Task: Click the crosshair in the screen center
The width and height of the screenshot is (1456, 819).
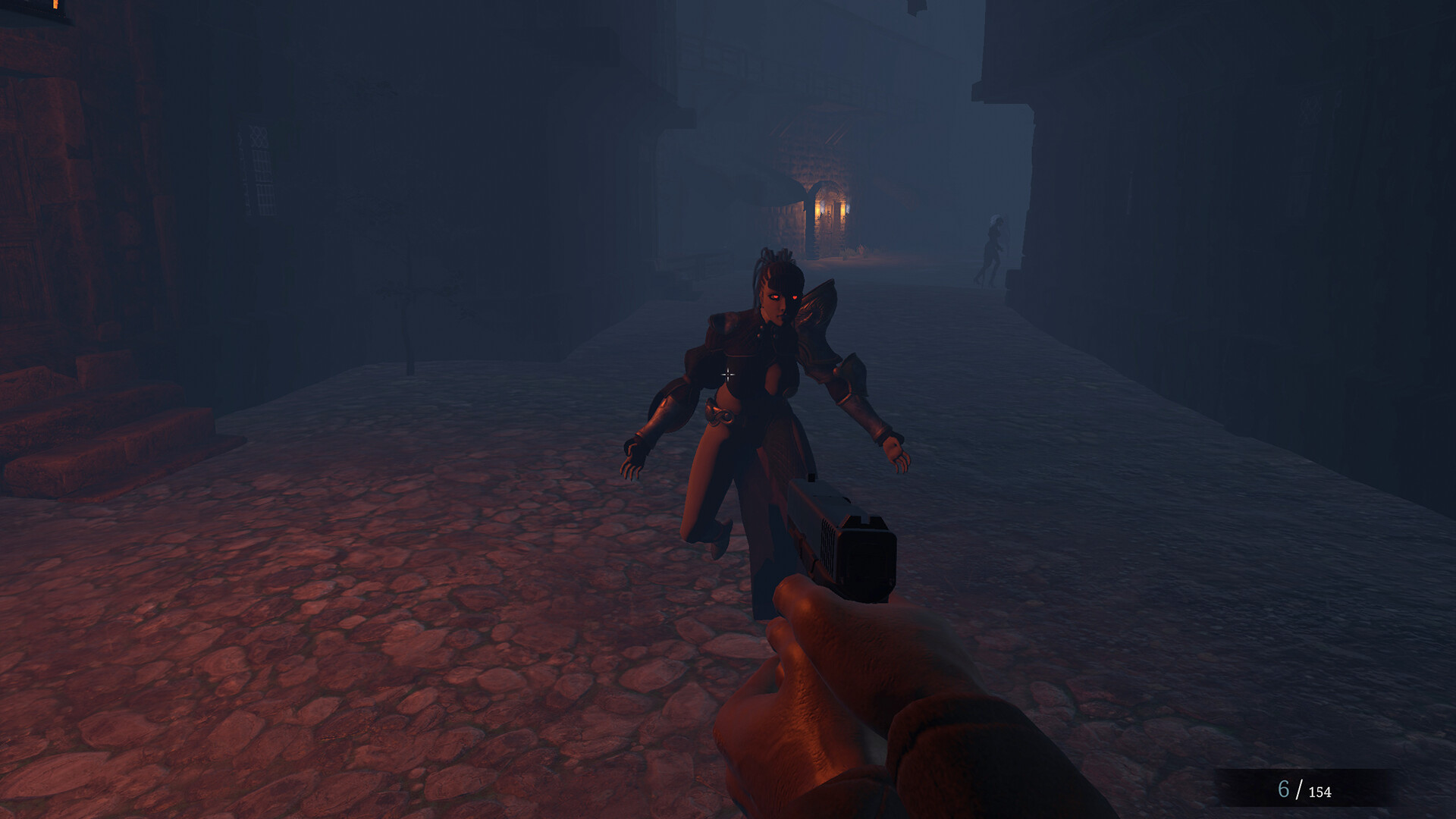Action: 728,373
